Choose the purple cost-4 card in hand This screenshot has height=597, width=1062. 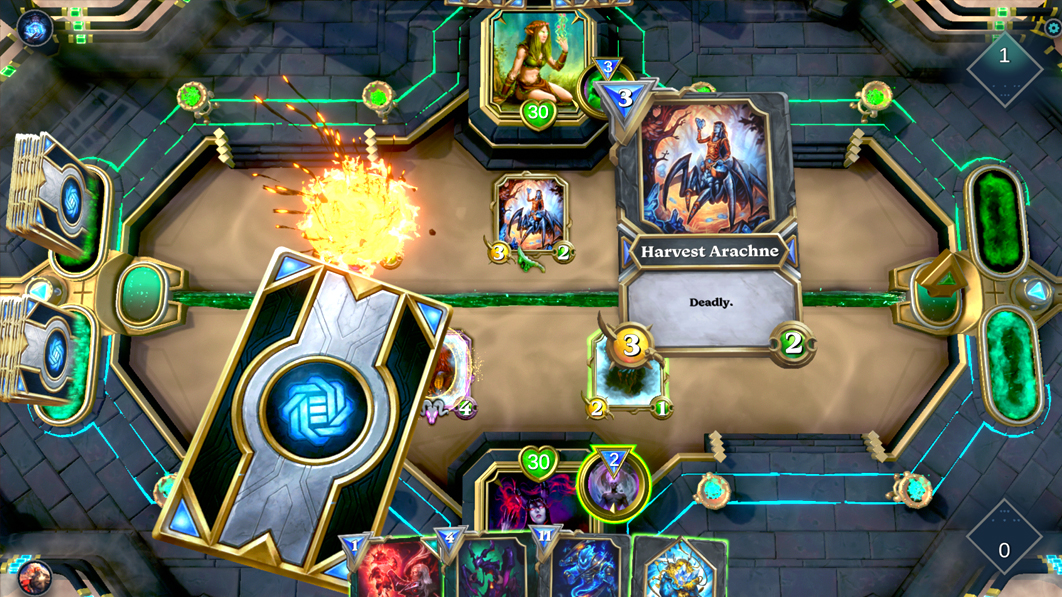[492, 570]
